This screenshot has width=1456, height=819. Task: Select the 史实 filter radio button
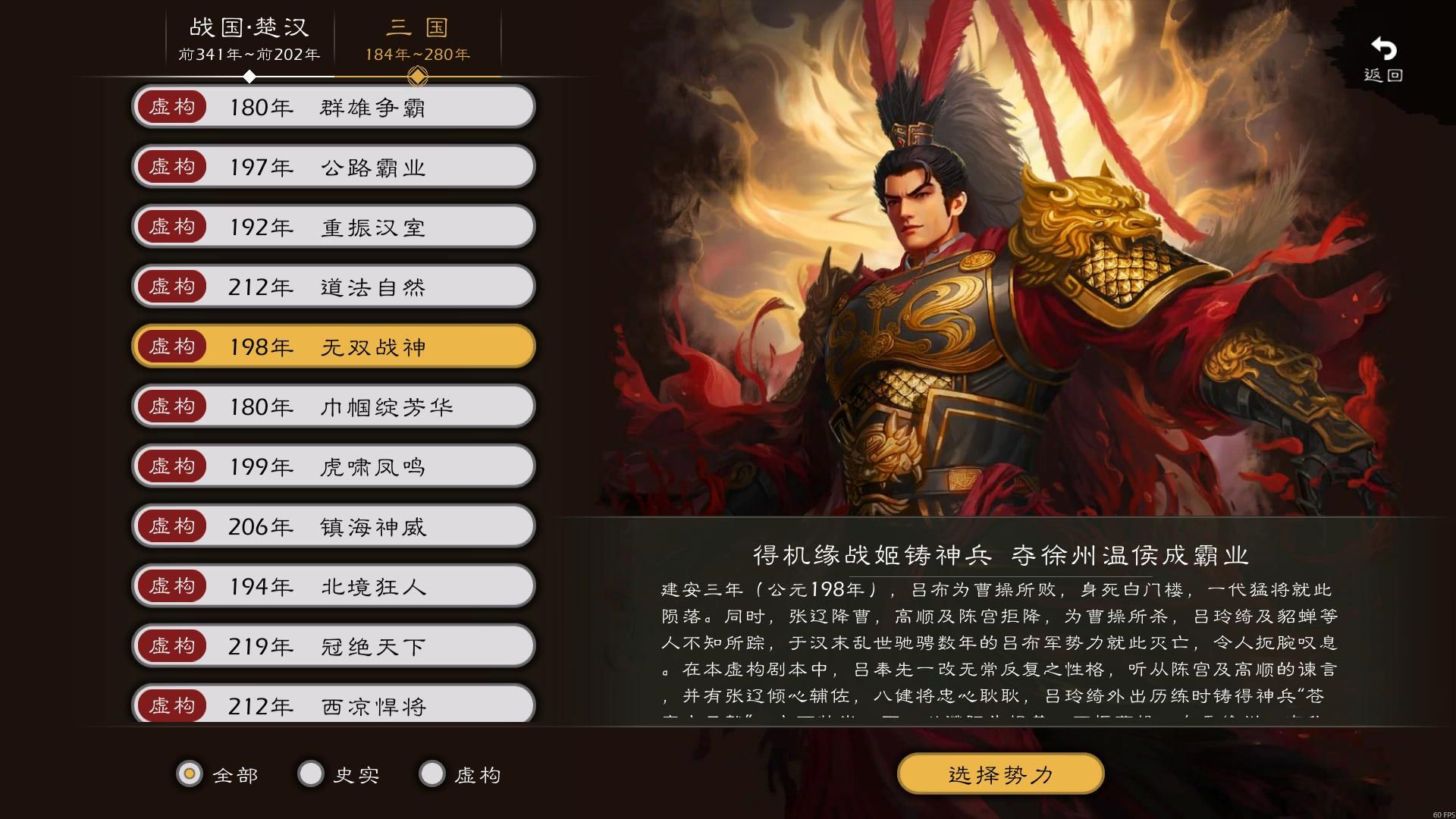tap(310, 774)
